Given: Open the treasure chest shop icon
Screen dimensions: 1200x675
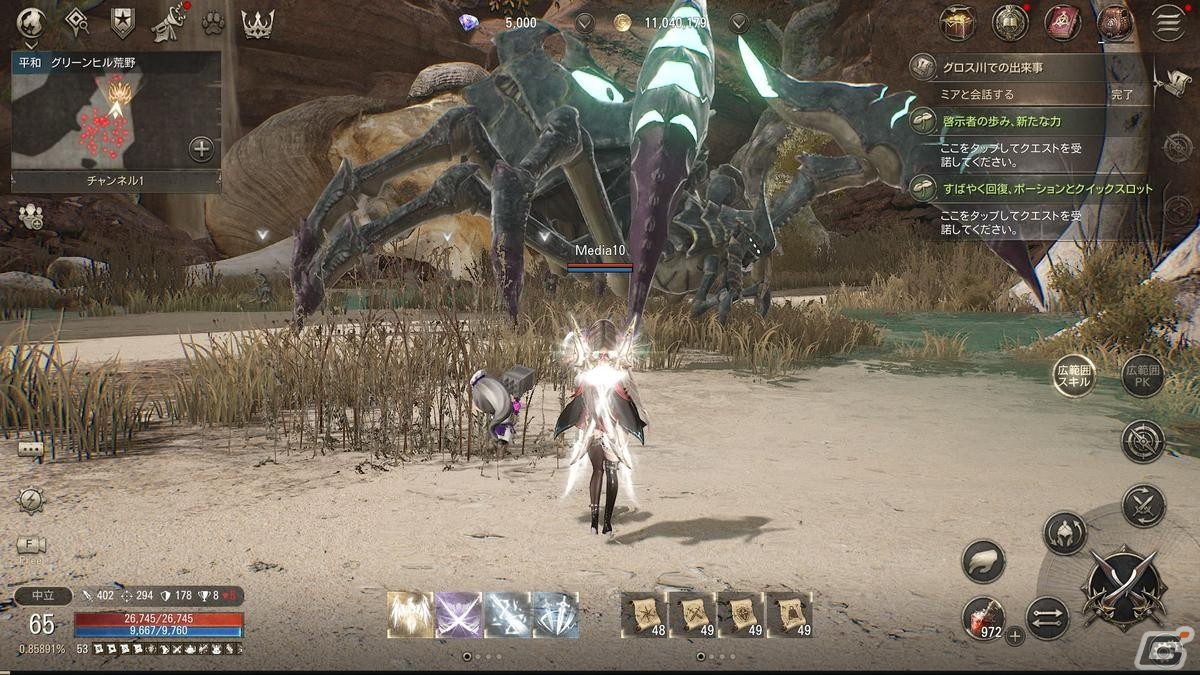Looking at the screenshot, I should coord(957,23).
